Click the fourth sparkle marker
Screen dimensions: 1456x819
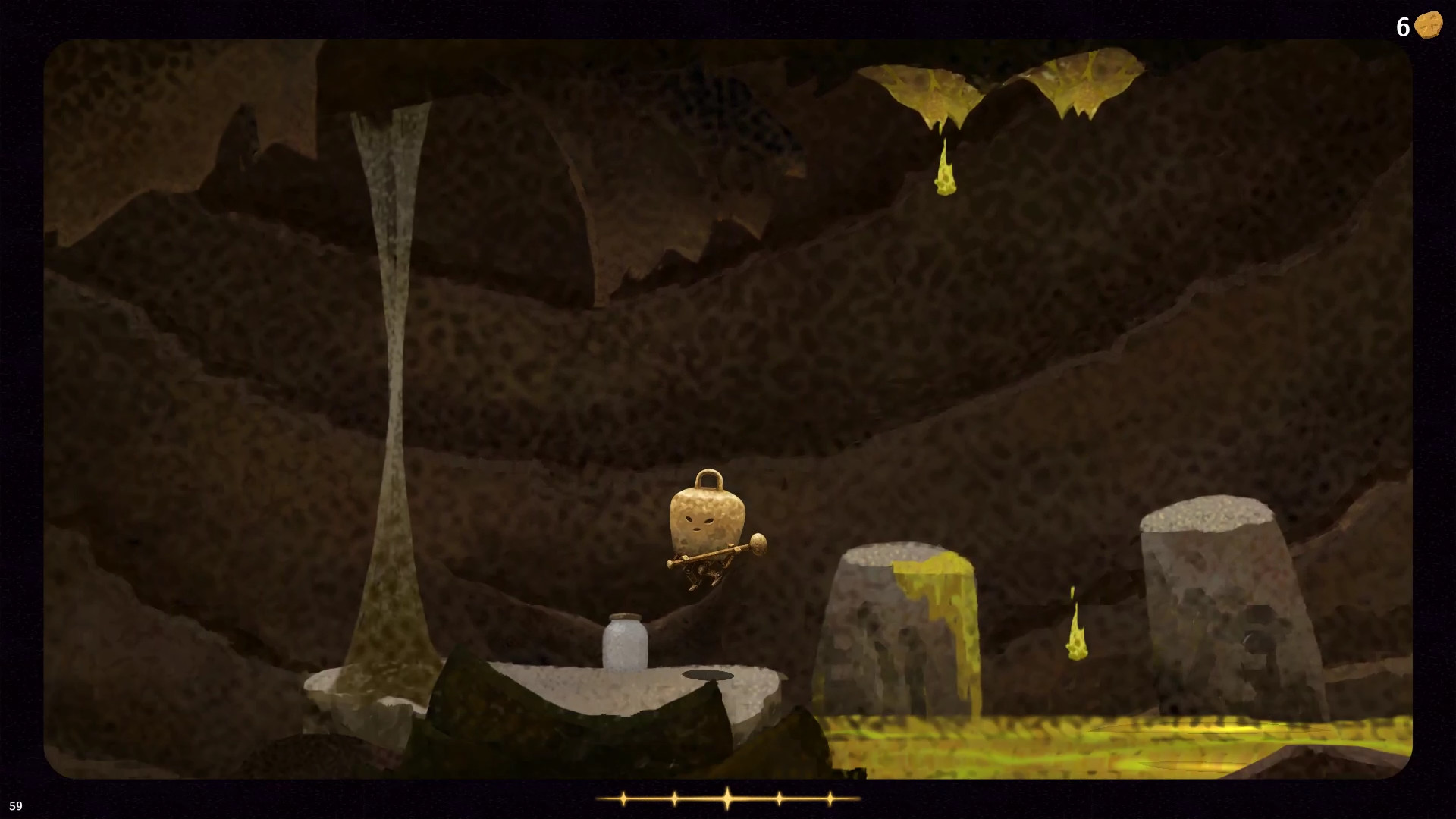click(x=778, y=797)
